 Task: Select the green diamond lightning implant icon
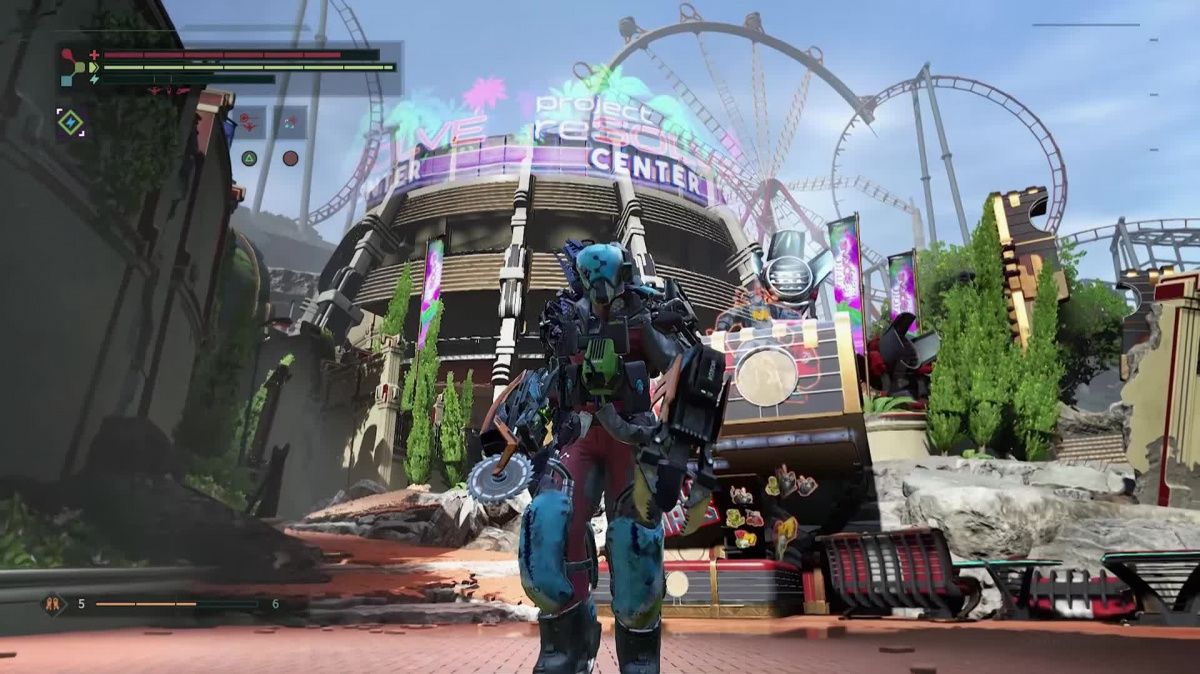point(70,122)
